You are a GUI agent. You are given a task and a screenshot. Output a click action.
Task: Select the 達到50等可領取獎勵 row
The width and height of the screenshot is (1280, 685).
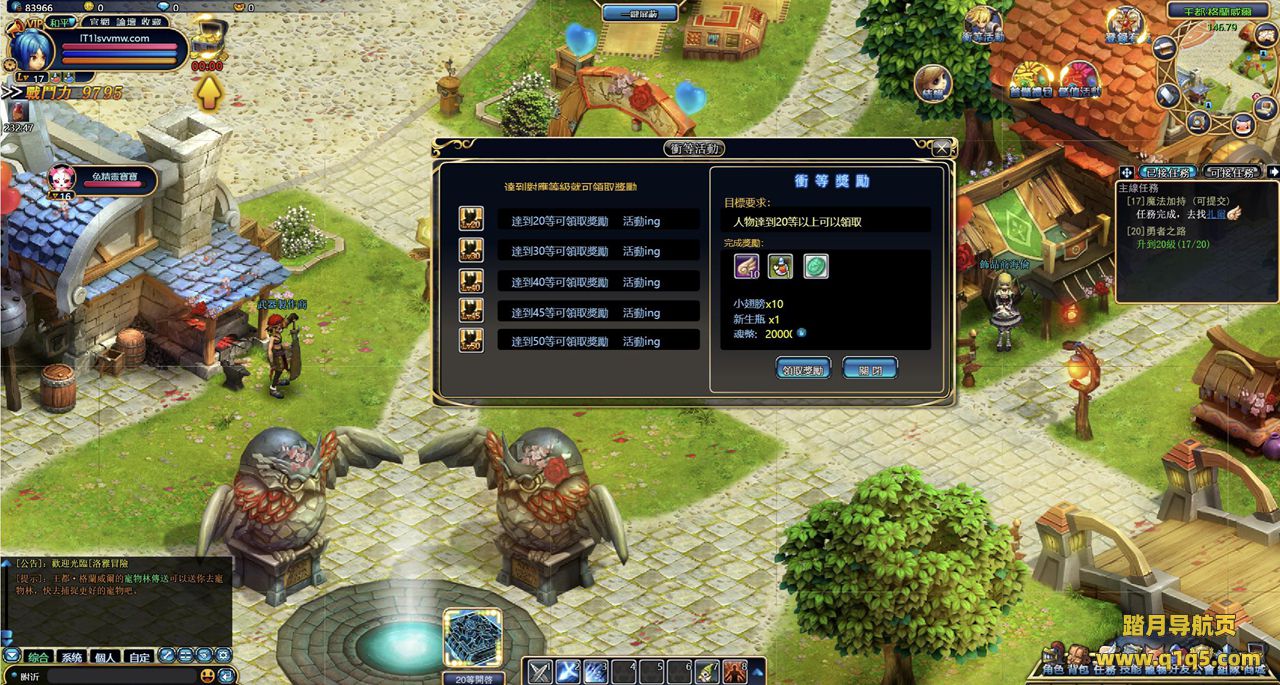(598, 341)
